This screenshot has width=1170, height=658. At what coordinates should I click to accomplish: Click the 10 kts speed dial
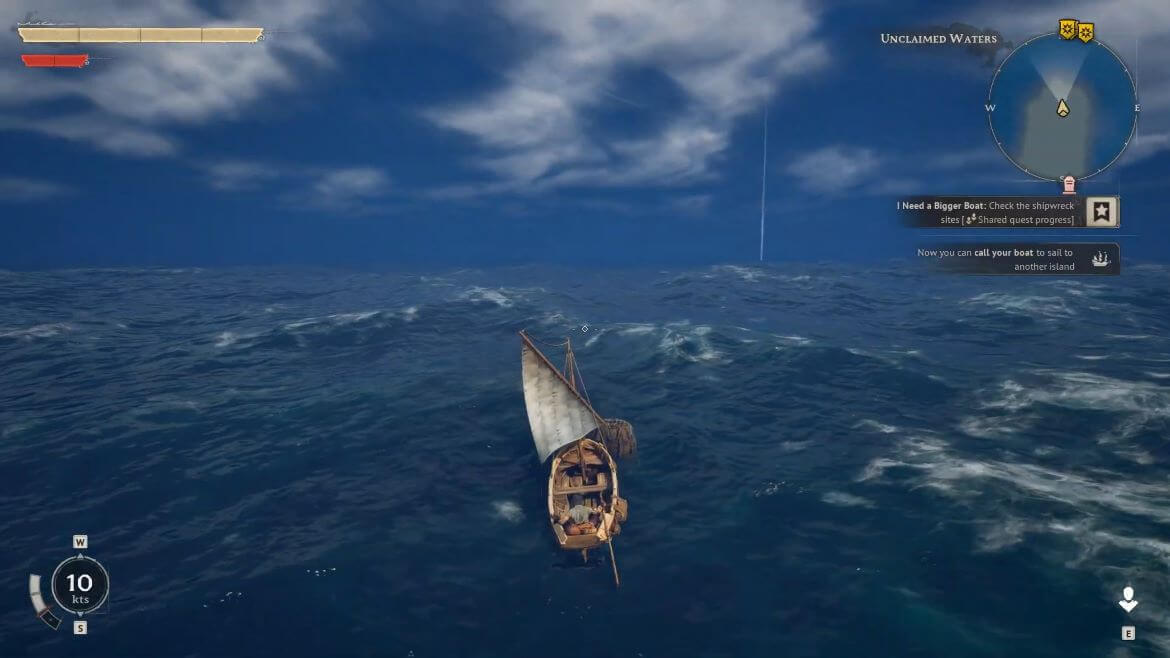(x=79, y=585)
